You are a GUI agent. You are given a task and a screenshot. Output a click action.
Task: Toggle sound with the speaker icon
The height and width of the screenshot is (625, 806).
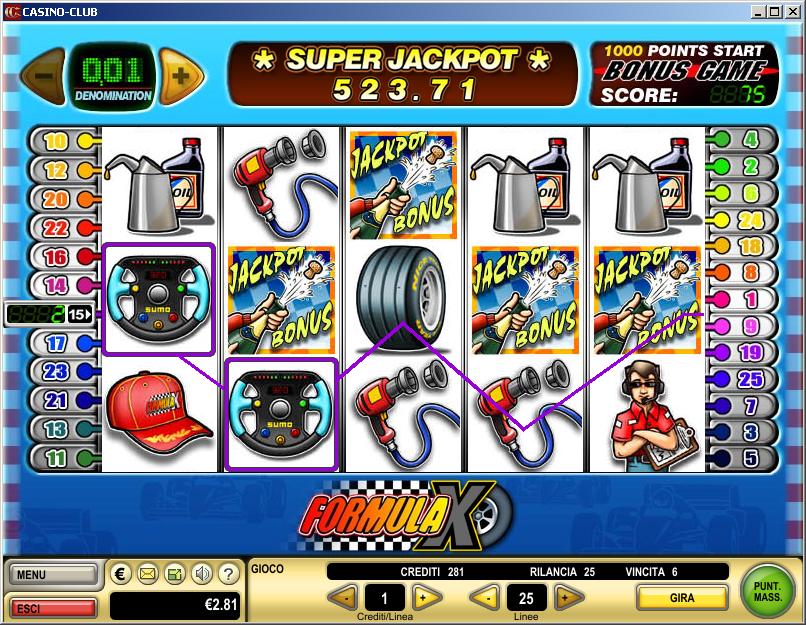pos(202,574)
